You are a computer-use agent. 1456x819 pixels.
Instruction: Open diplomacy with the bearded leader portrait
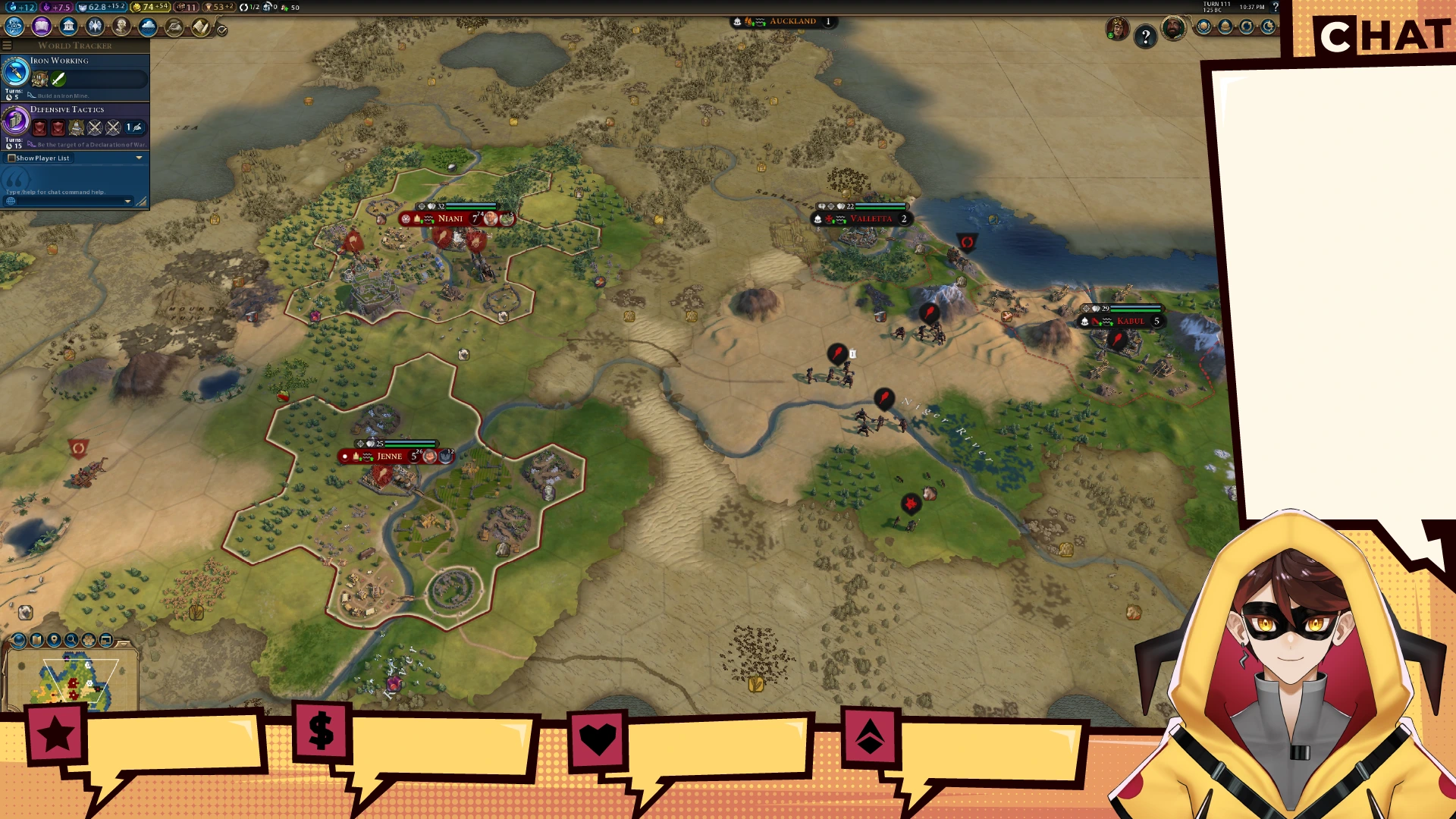click(1173, 29)
